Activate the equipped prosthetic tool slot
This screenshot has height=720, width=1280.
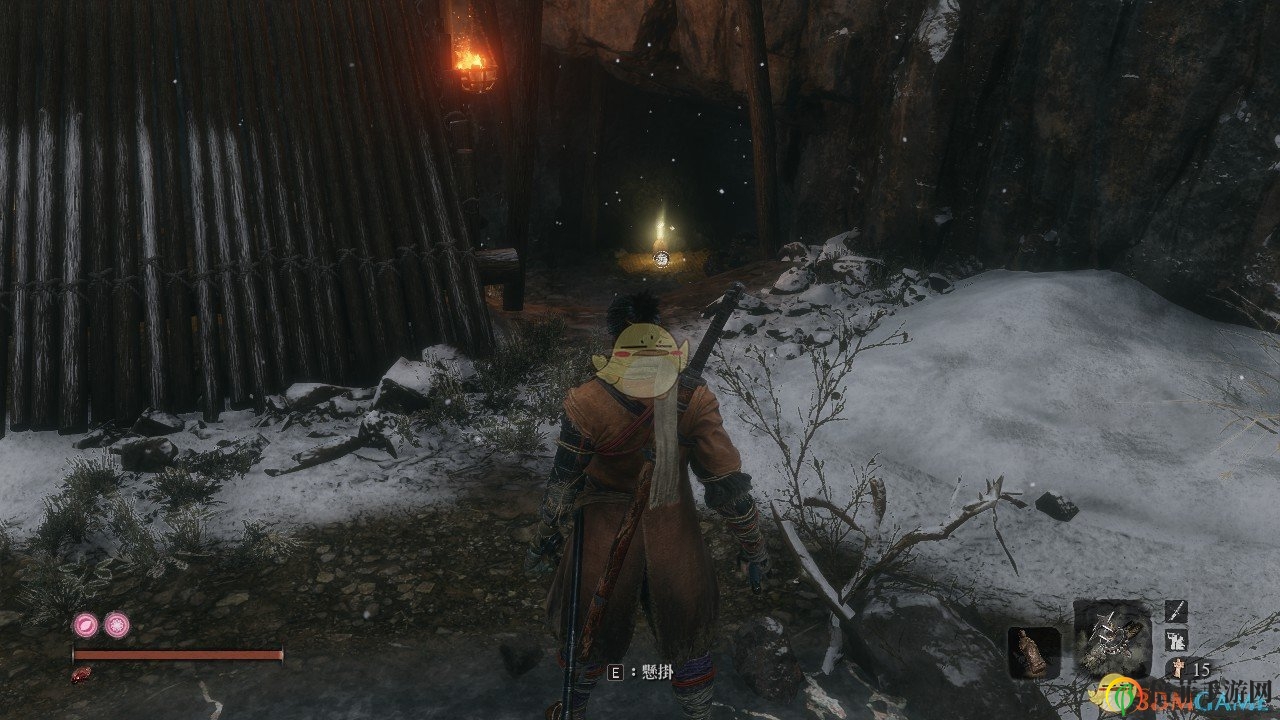(x=1111, y=637)
